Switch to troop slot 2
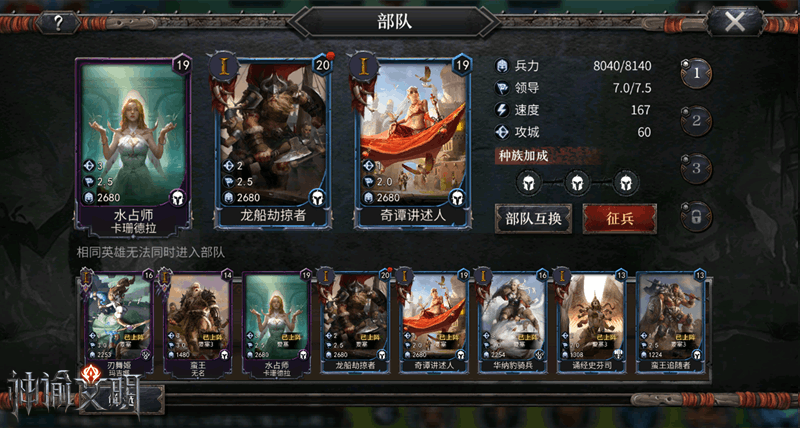 697,120
